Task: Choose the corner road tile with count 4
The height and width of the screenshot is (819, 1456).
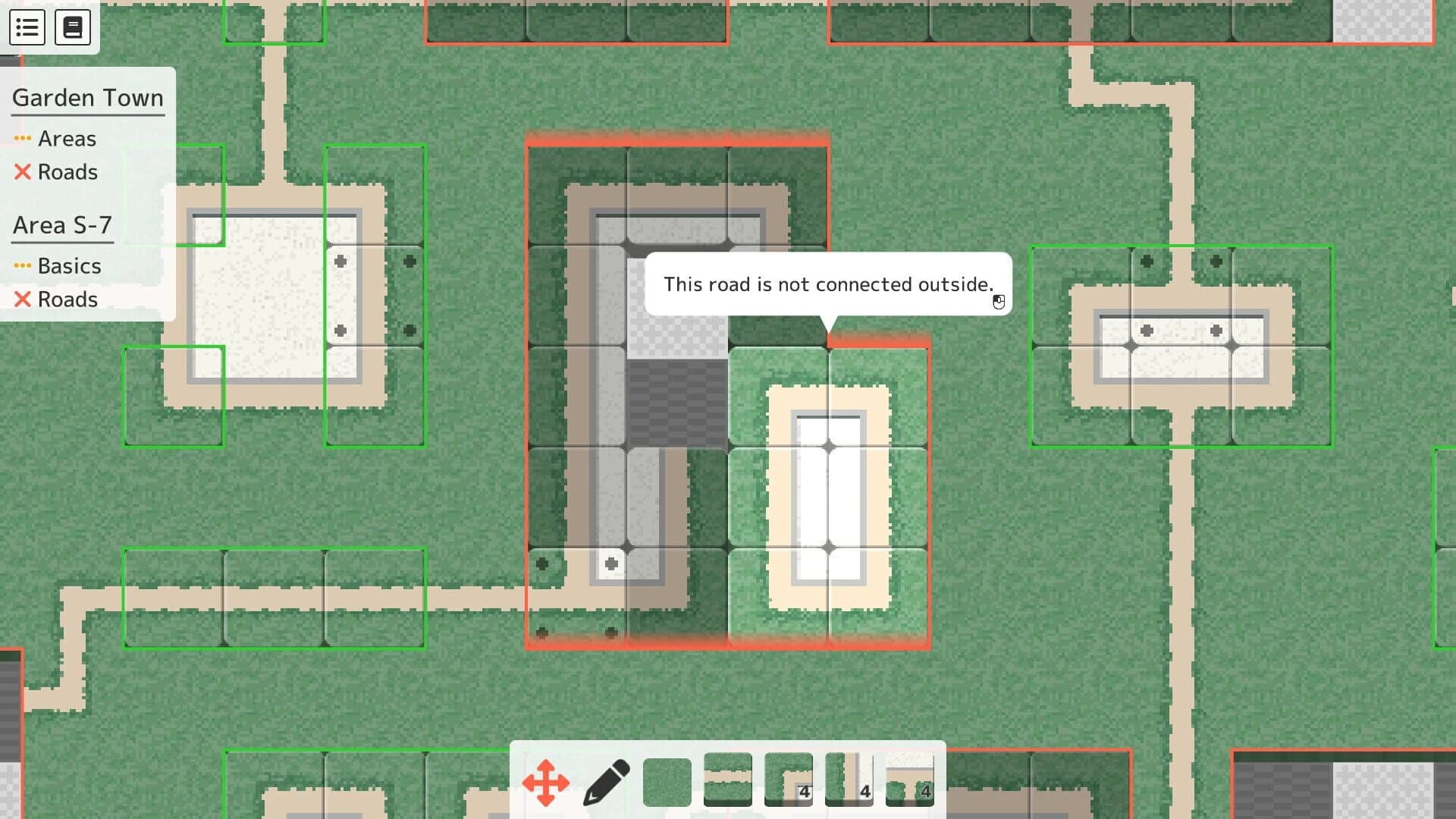Action: click(x=788, y=780)
